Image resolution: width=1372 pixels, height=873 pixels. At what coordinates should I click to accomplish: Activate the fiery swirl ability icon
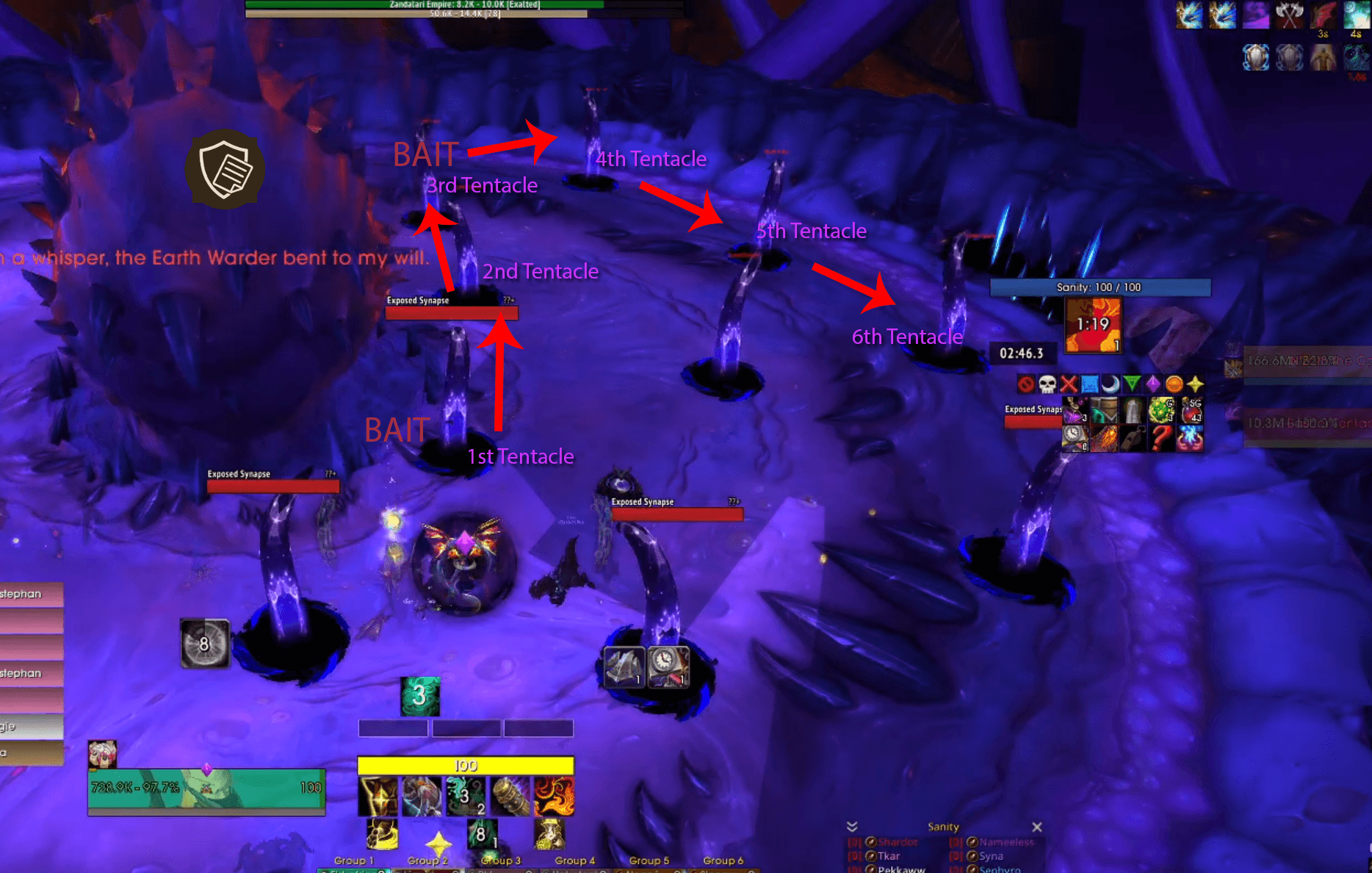point(554,797)
